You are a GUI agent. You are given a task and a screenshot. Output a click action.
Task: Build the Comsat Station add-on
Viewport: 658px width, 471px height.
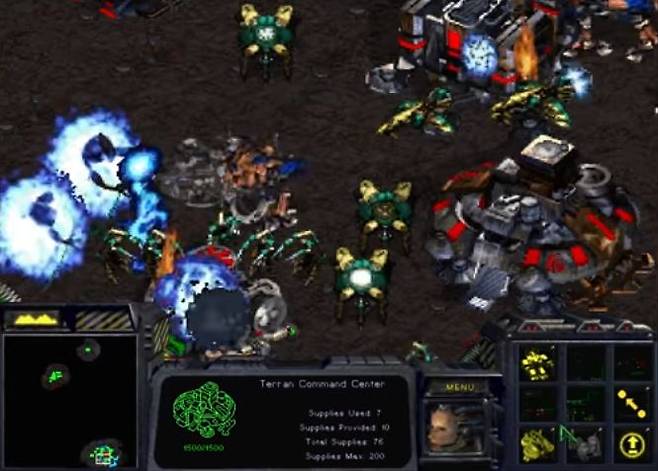tap(539, 441)
